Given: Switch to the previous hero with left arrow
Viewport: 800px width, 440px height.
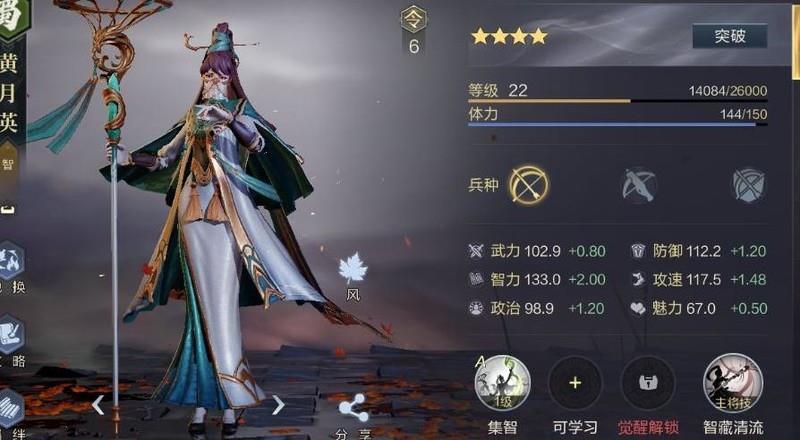Looking at the screenshot, I should [x=98, y=405].
